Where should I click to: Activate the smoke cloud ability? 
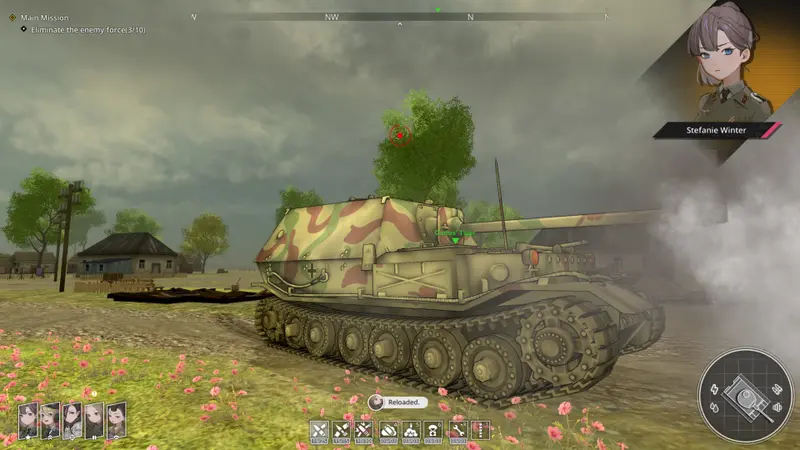[389, 429]
